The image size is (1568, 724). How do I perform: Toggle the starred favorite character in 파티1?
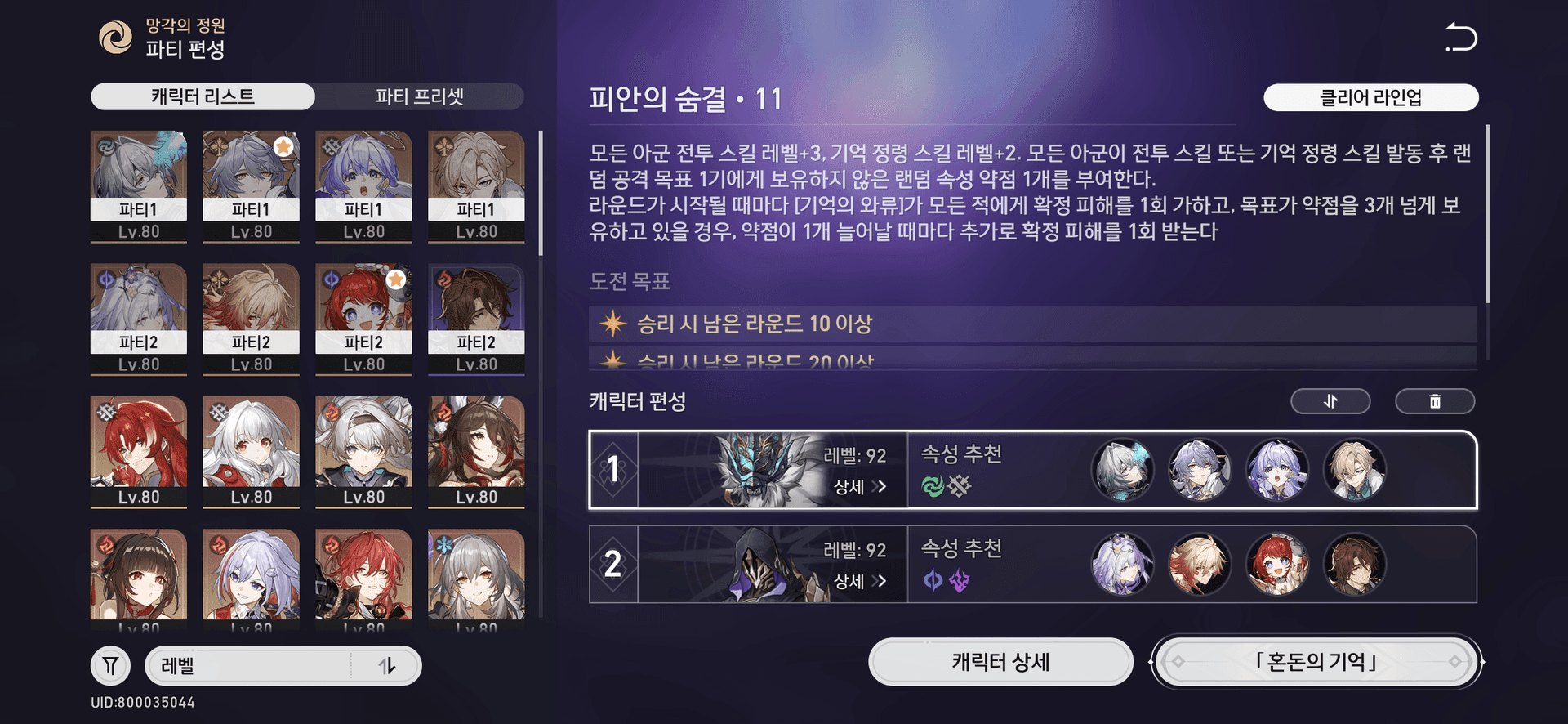(x=283, y=148)
